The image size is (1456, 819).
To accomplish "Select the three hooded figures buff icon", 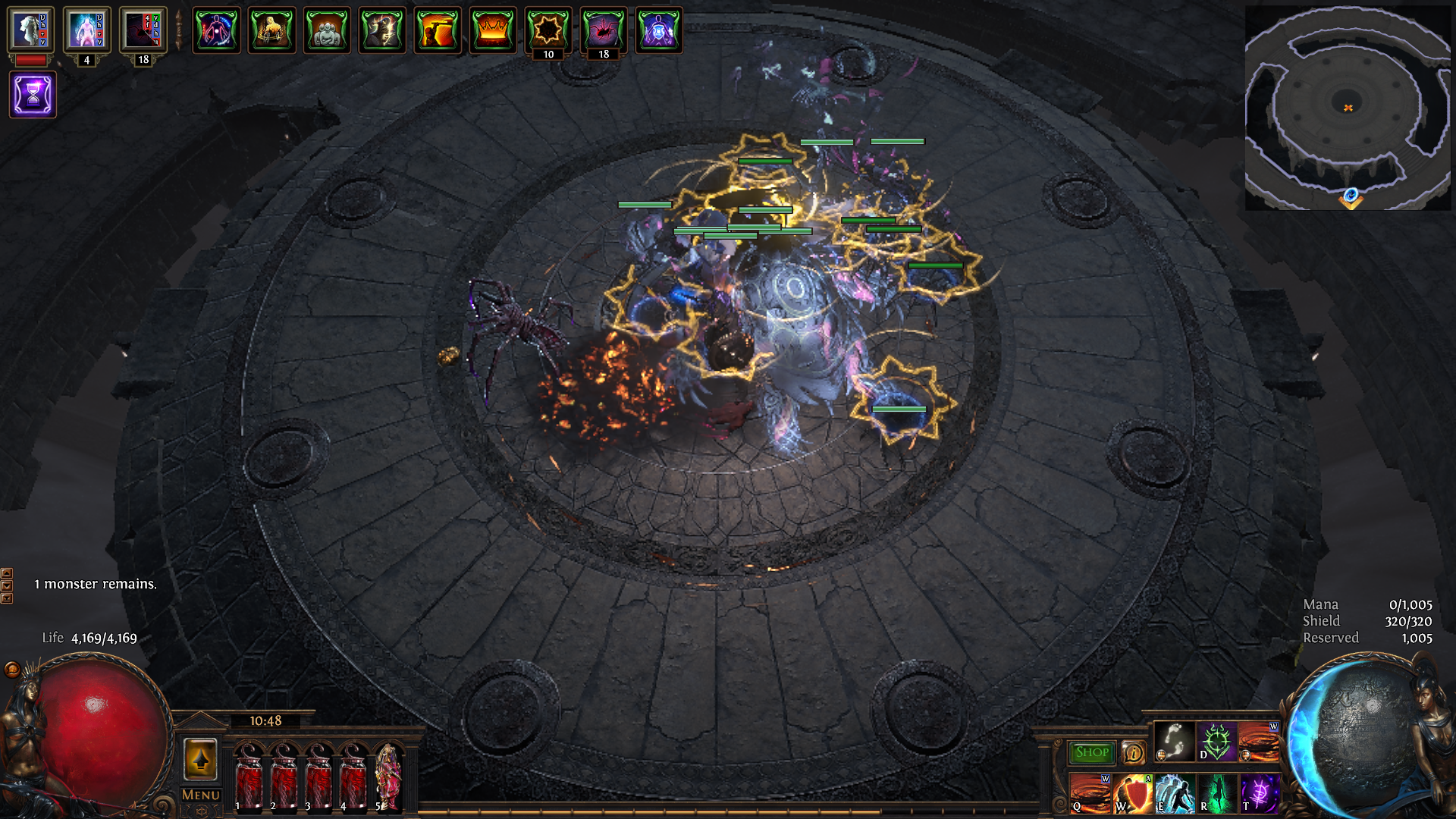I will [x=327, y=30].
